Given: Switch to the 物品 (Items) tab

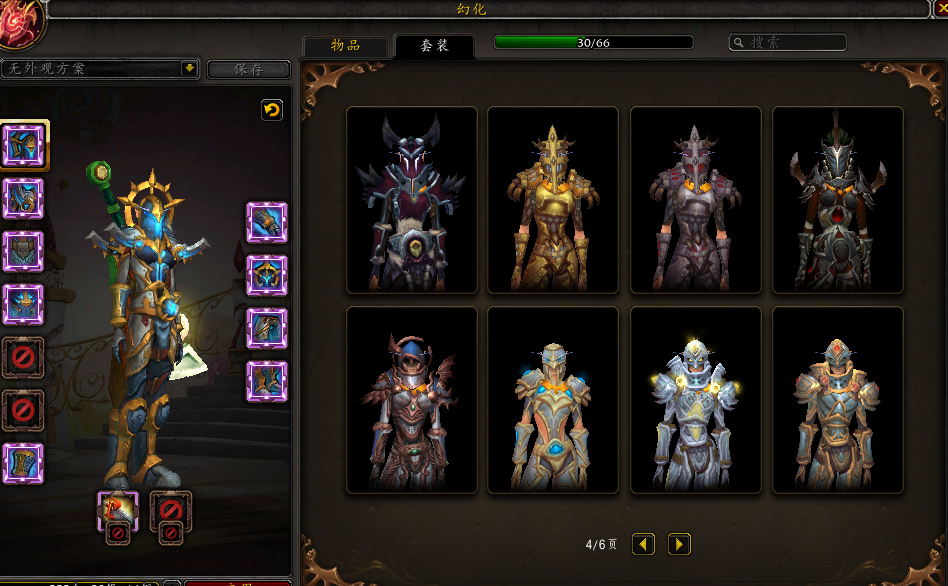Looking at the screenshot, I should coord(345,46).
